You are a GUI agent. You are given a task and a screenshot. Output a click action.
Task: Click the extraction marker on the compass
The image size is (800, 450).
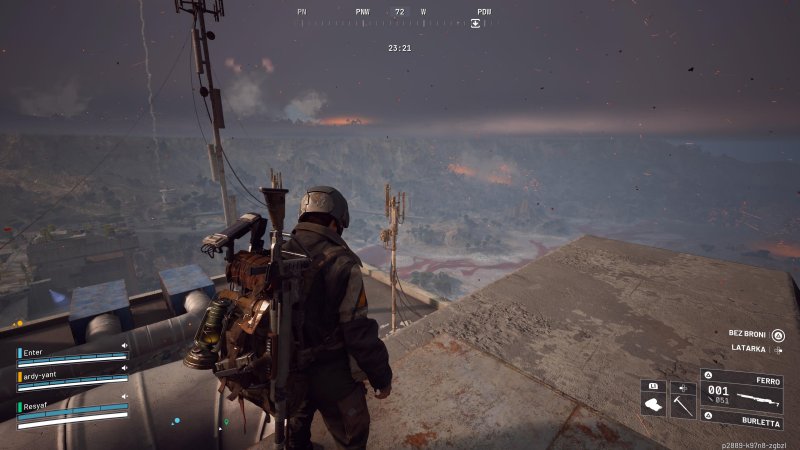point(476,23)
